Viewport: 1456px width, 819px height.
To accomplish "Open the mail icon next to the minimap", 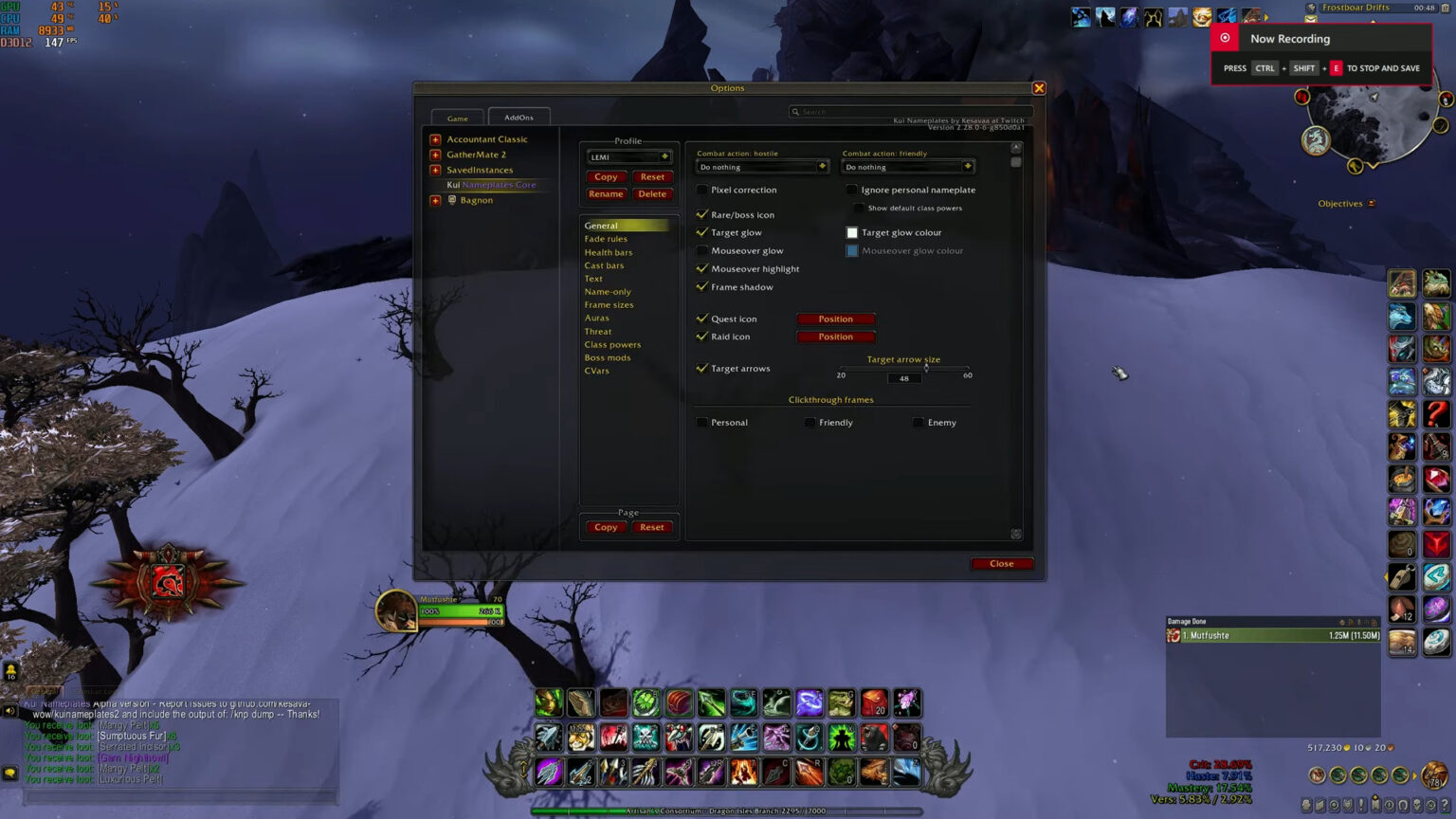I will (x=1313, y=17).
